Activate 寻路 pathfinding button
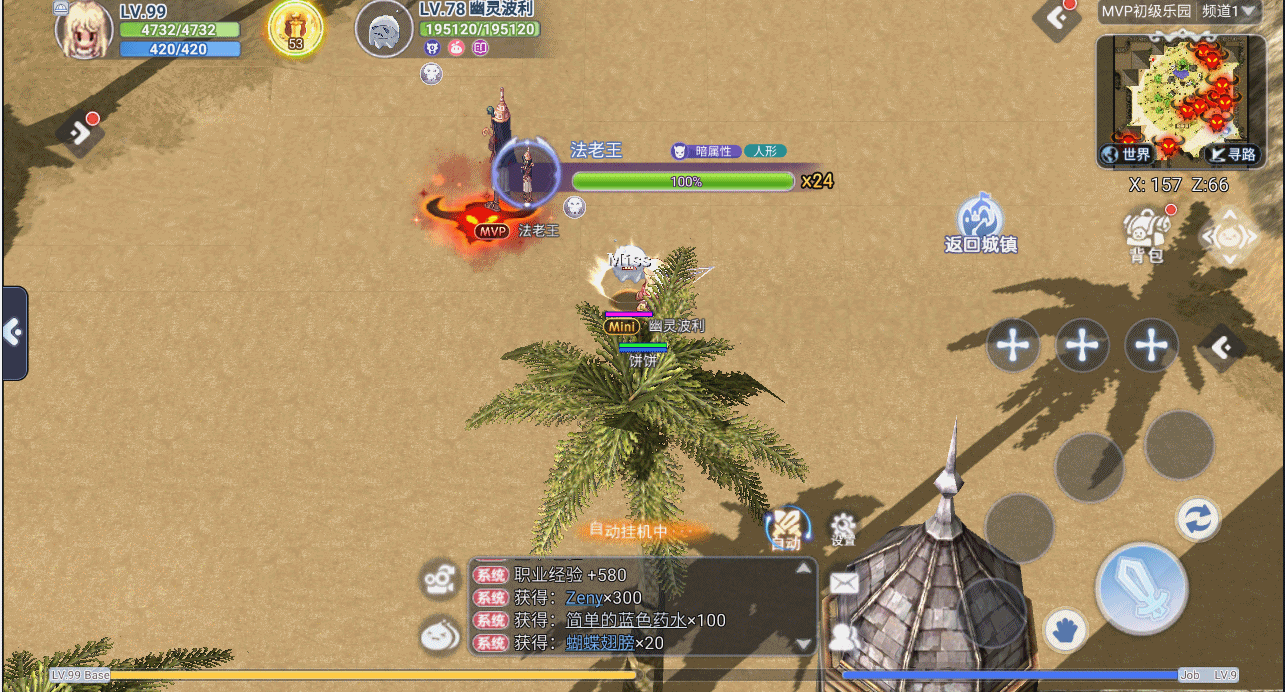Screen dimensions: 1285x692 pyautogui.click(x=1232, y=154)
